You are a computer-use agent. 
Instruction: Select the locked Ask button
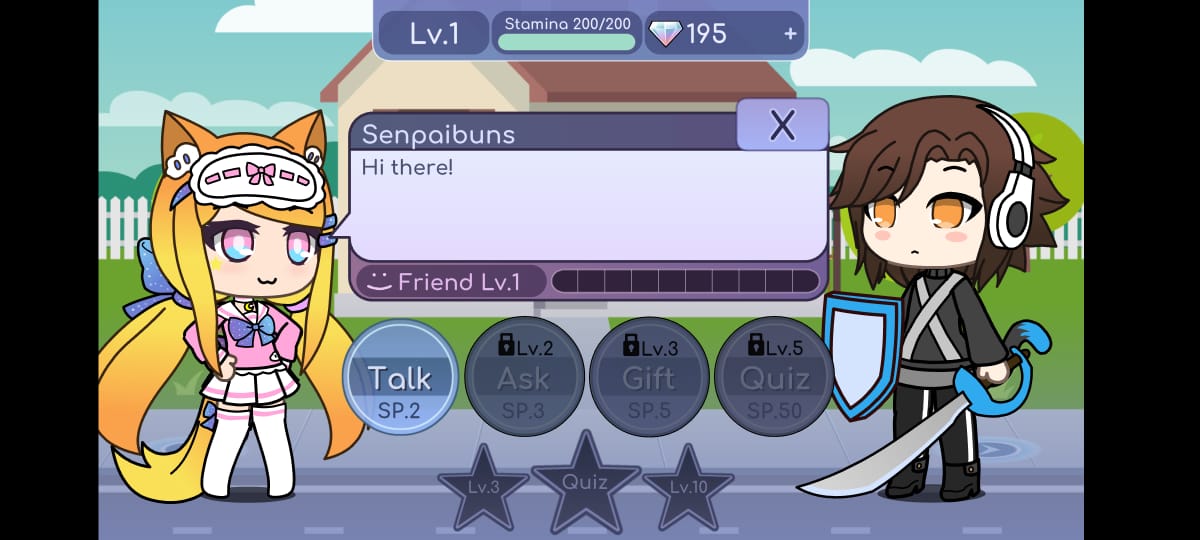click(524, 378)
